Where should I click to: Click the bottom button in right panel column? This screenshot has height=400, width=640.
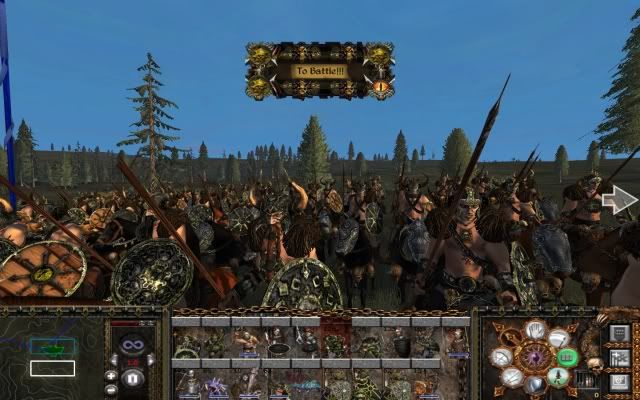pos(619,381)
